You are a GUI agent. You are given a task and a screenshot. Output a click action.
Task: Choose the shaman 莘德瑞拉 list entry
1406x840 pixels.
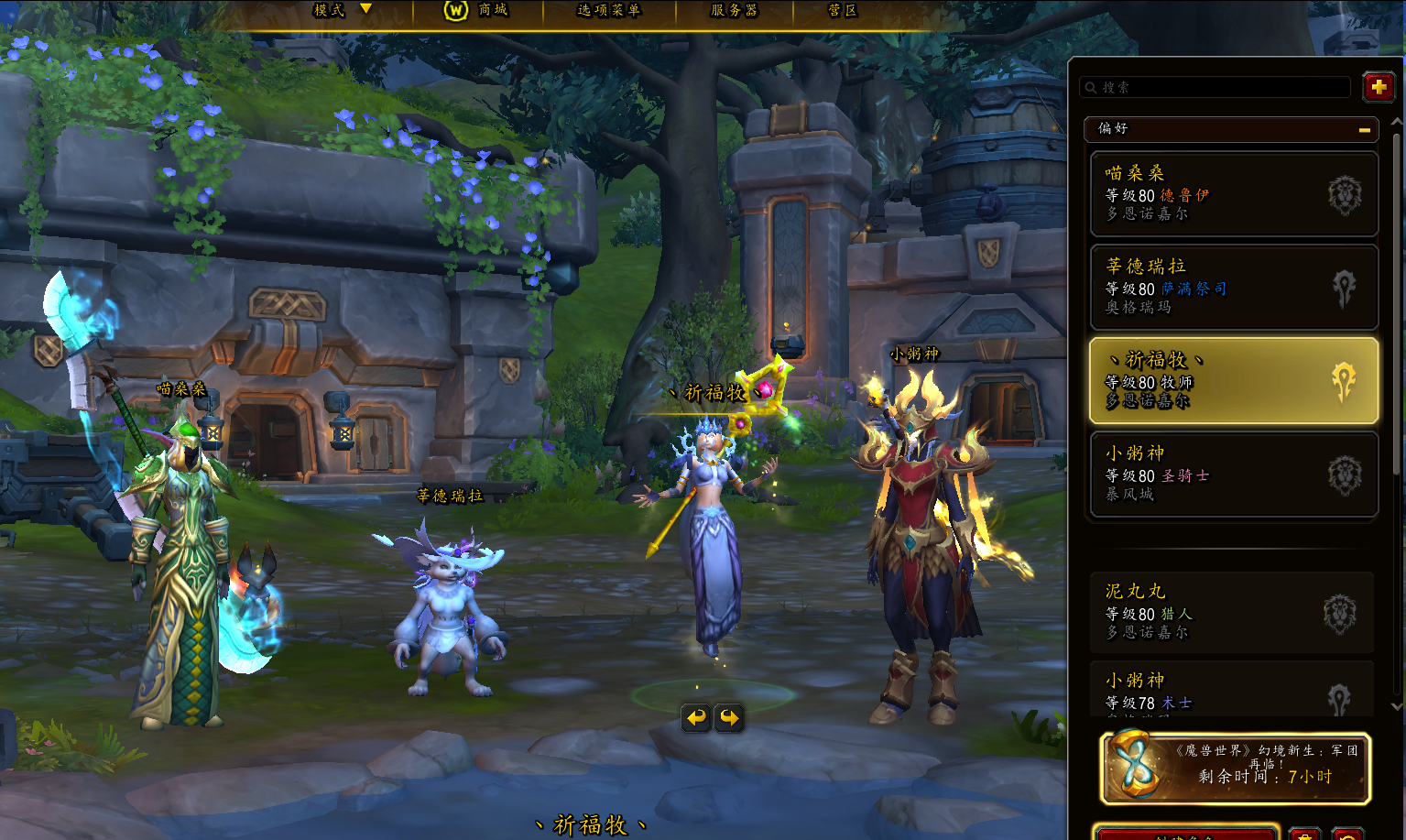click(1233, 287)
